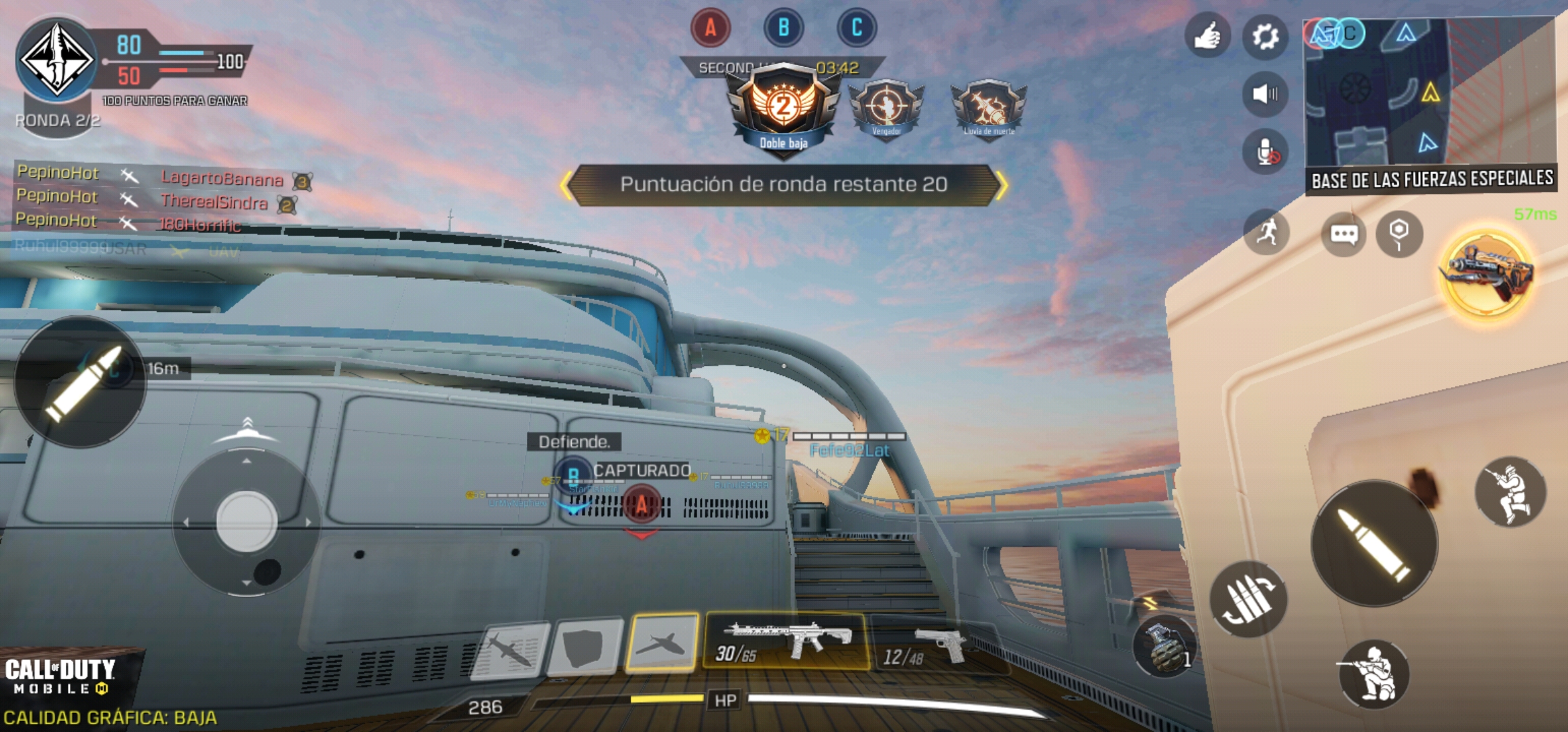The height and width of the screenshot is (732, 1568).
Task: Open the quick chat bubble
Action: tap(1344, 235)
